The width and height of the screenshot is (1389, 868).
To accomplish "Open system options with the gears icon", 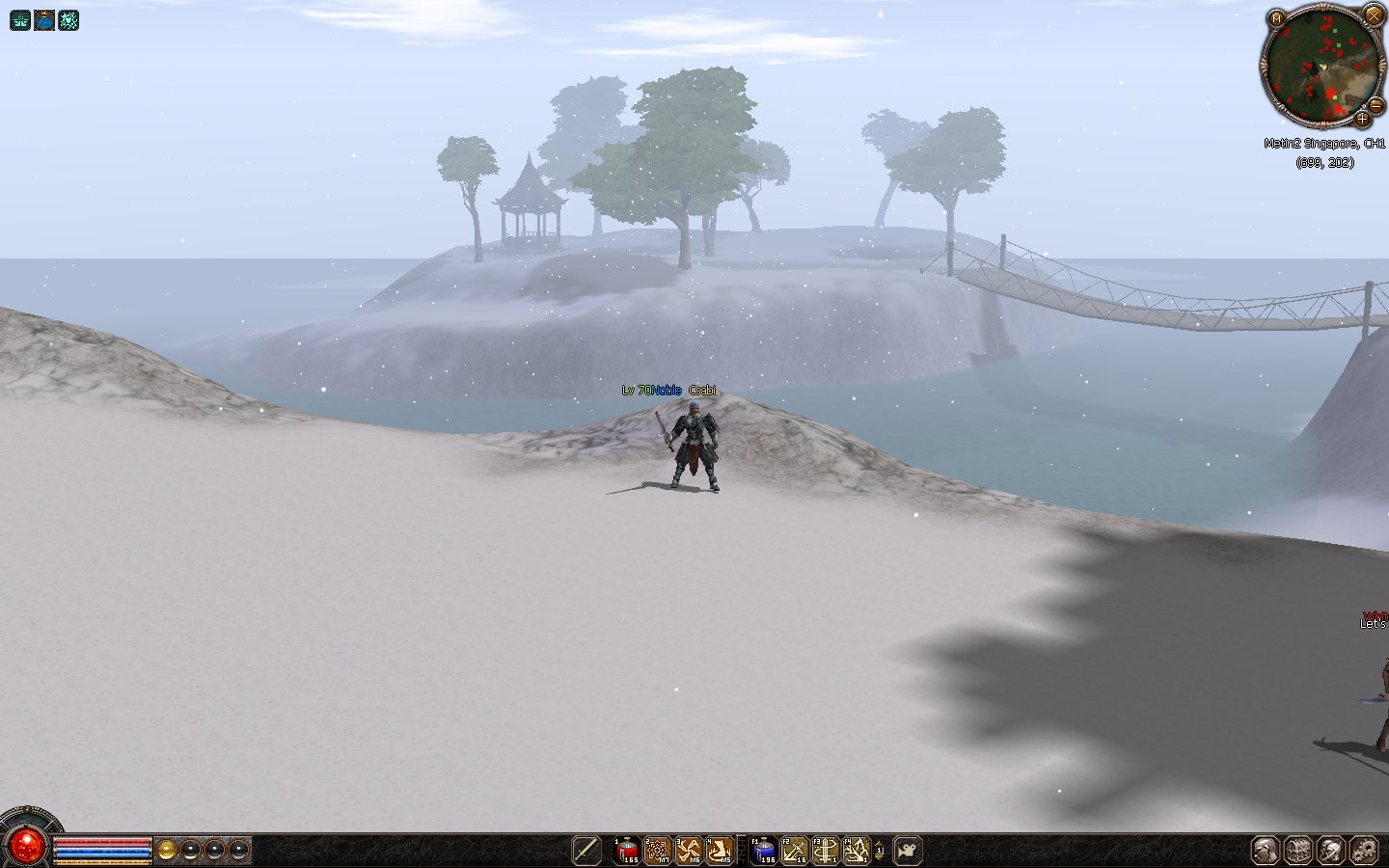I will 1364,850.
